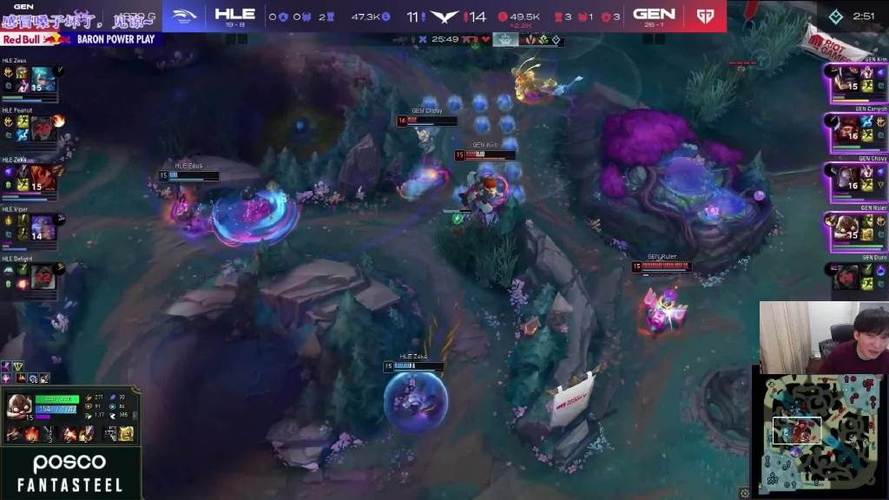Select HLE Viper's champion portrait
Viewport: 889px width, 500px height.
(x=41, y=226)
